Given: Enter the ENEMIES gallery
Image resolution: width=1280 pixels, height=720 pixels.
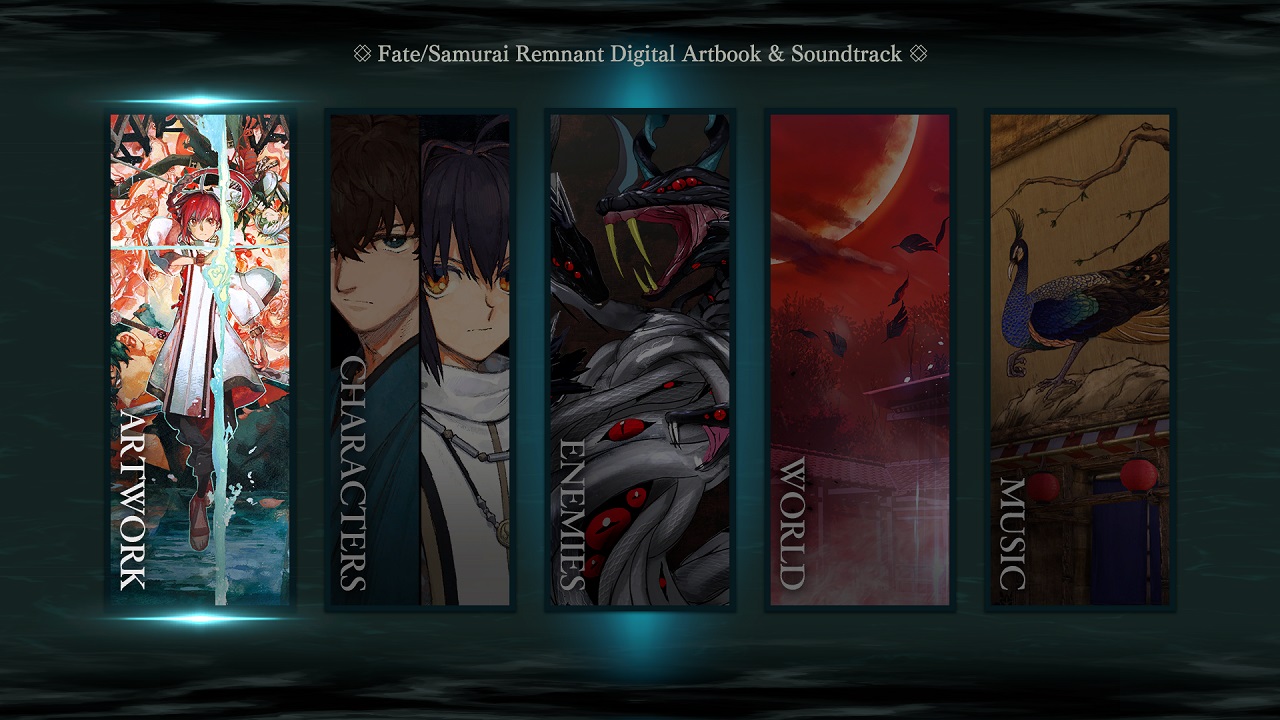Looking at the screenshot, I should click(x=642, y=360).
